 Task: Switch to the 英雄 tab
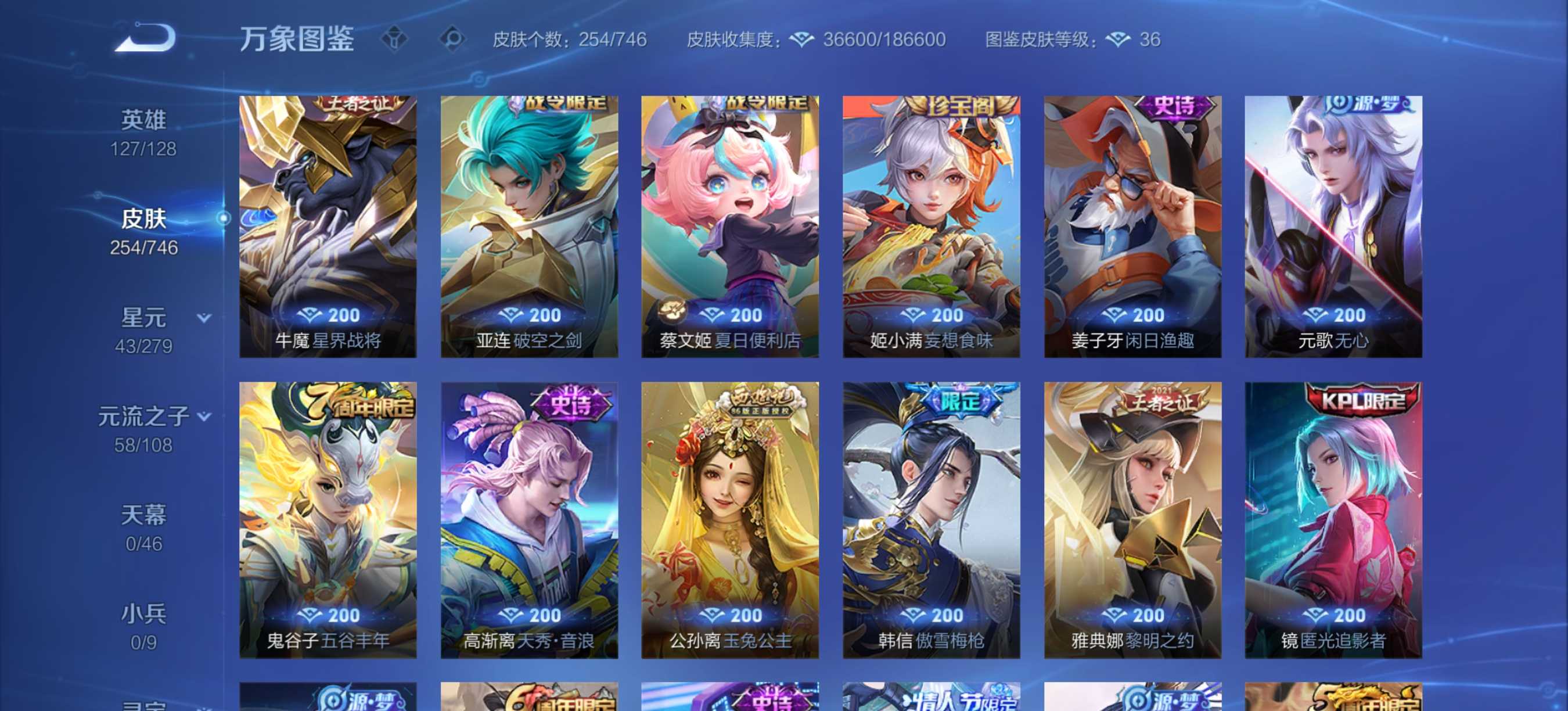pyautogui.click(x=144, y=119)
